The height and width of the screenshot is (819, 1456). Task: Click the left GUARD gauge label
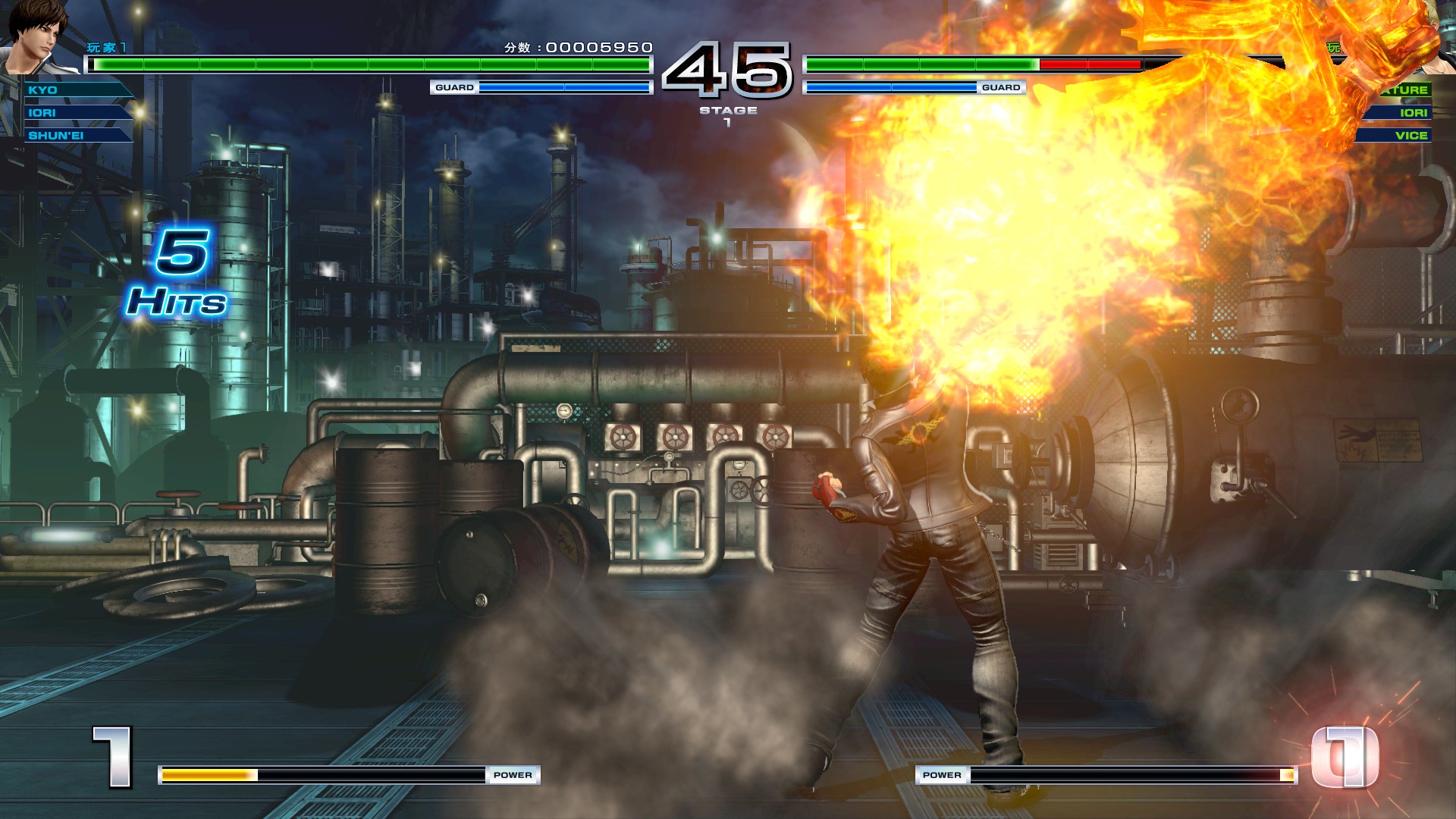(x=453, y=88)
